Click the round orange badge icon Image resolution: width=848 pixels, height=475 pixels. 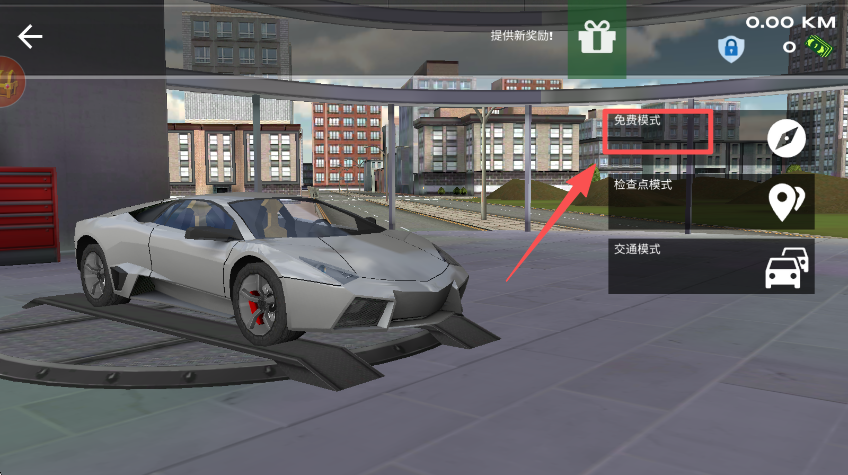click(10, 80)
